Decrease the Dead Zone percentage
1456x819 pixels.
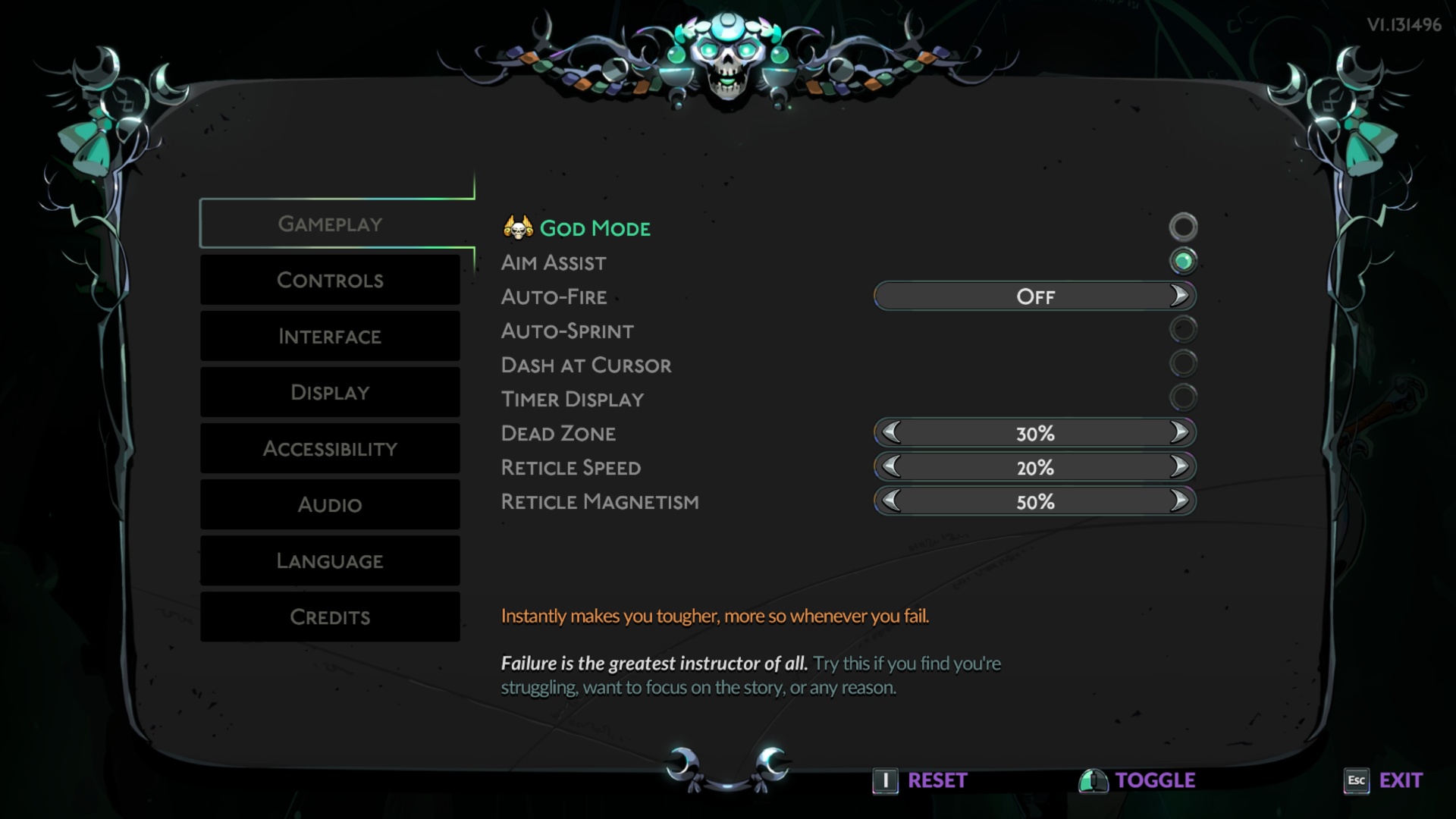tap(892, 432)
